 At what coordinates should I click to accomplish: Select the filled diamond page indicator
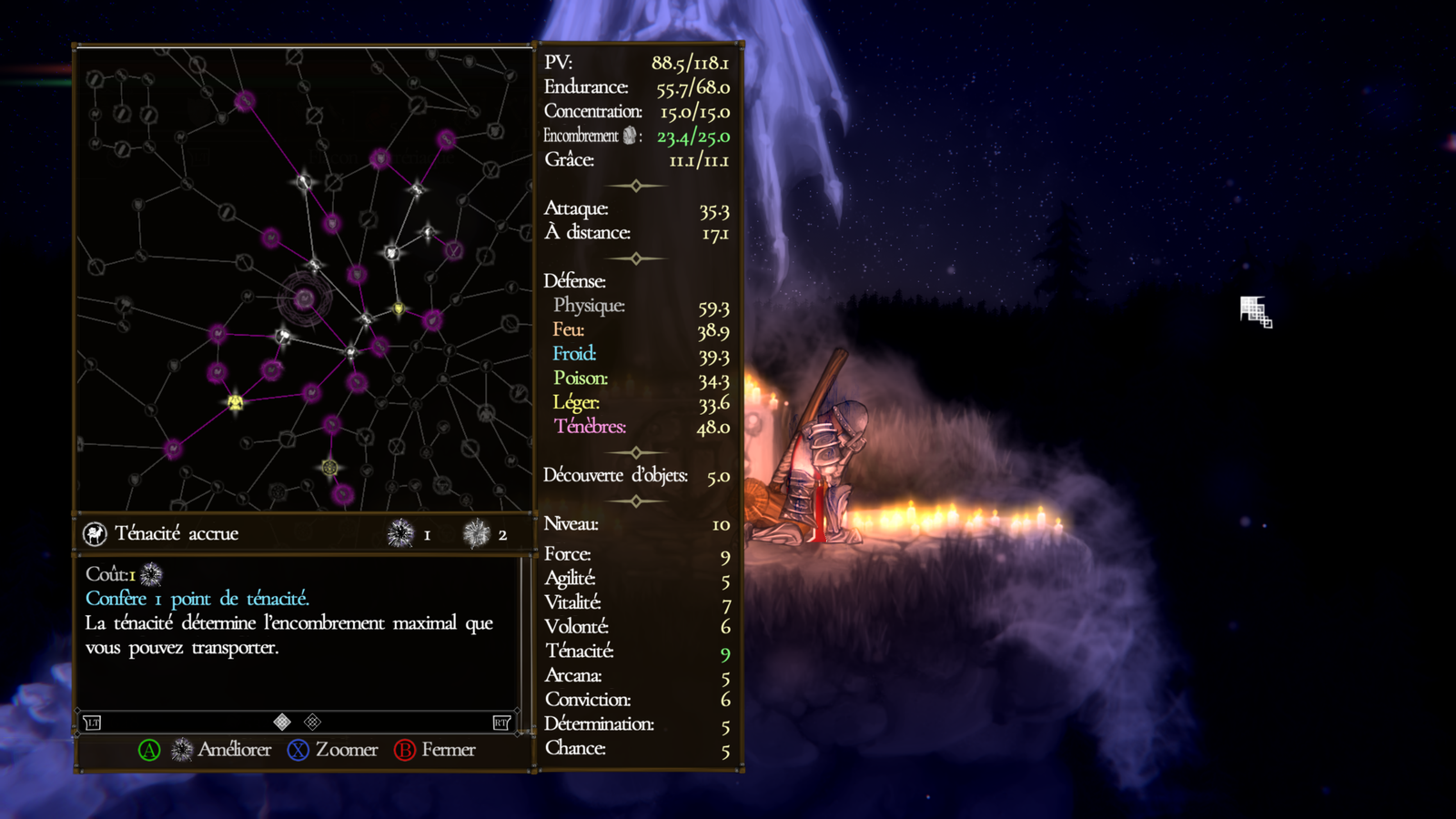(x=282, y=723)
